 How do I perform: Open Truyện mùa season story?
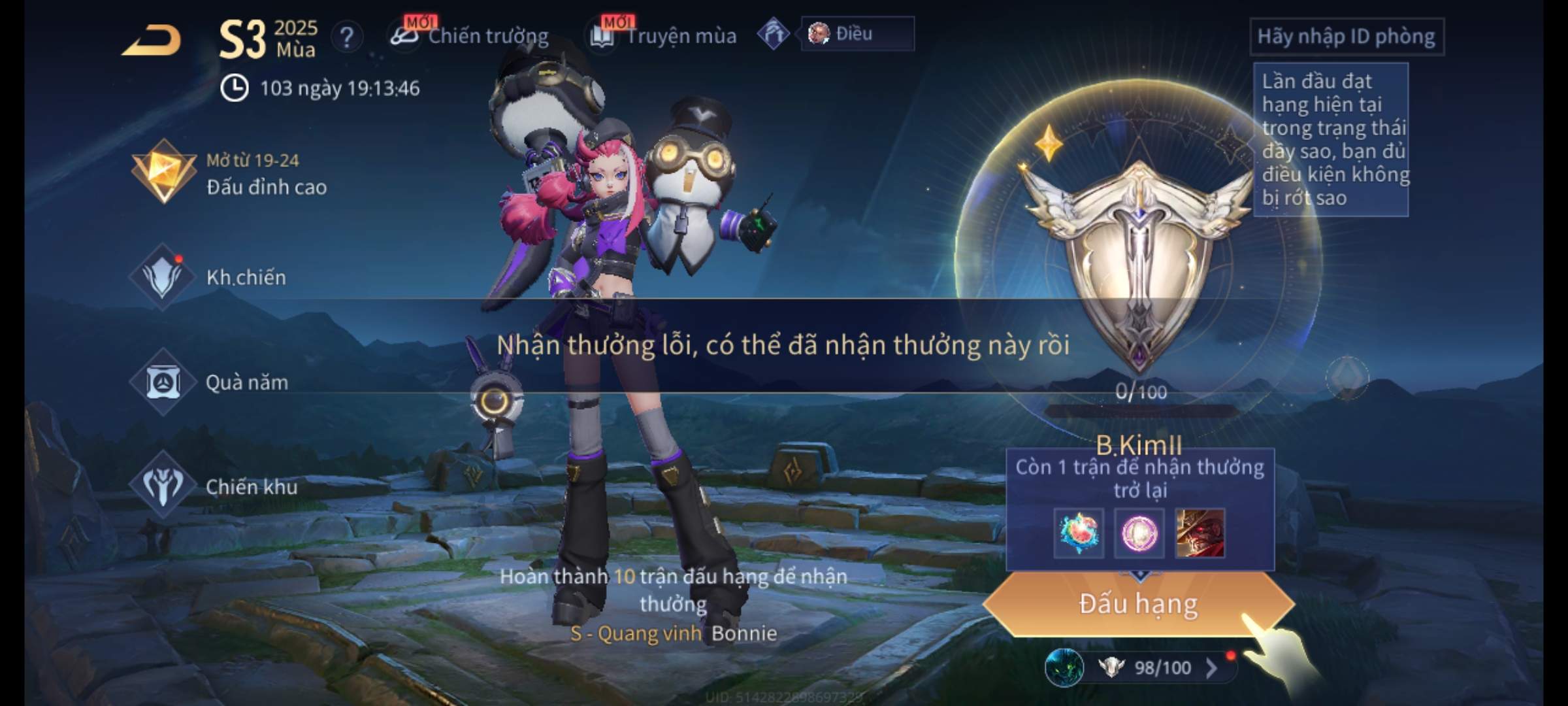(664, 36)
